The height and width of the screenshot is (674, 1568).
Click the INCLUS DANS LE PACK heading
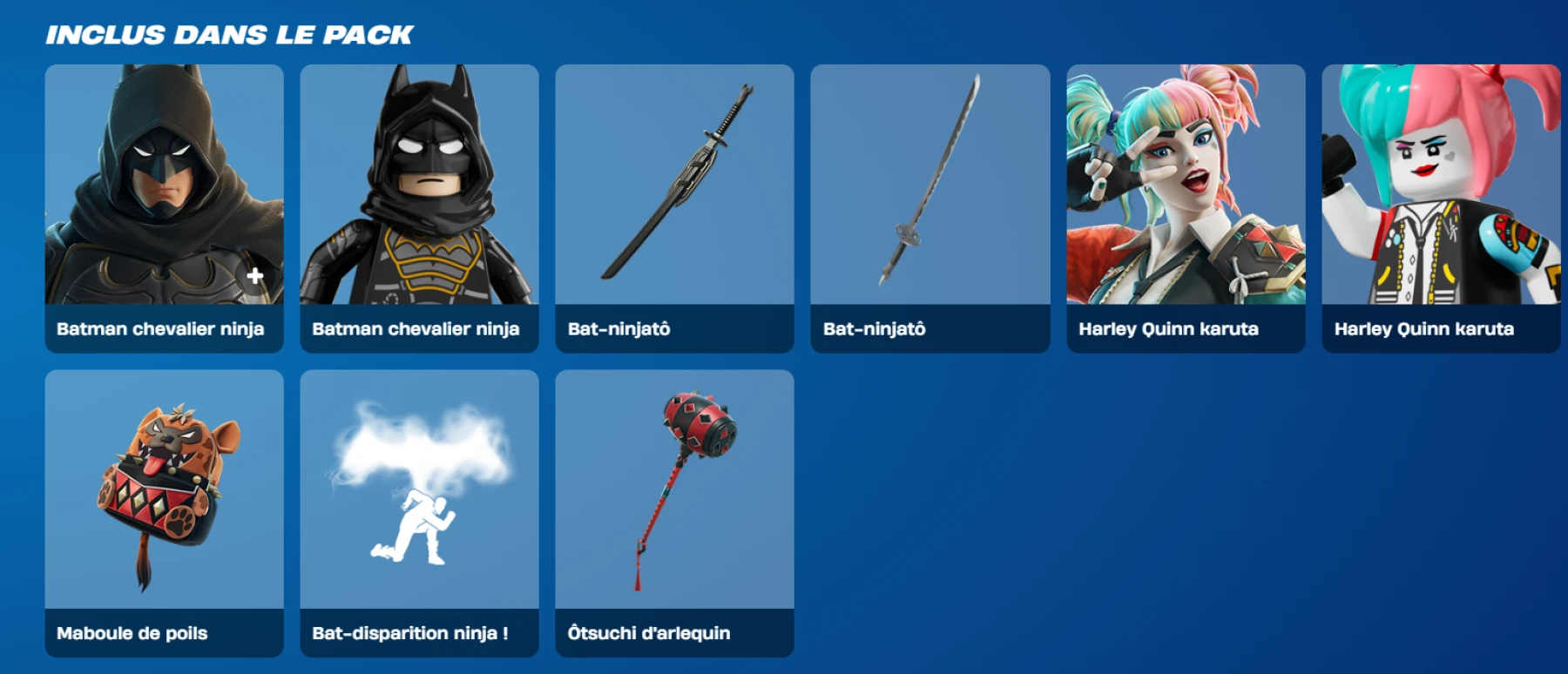click(x=228, y=35)
